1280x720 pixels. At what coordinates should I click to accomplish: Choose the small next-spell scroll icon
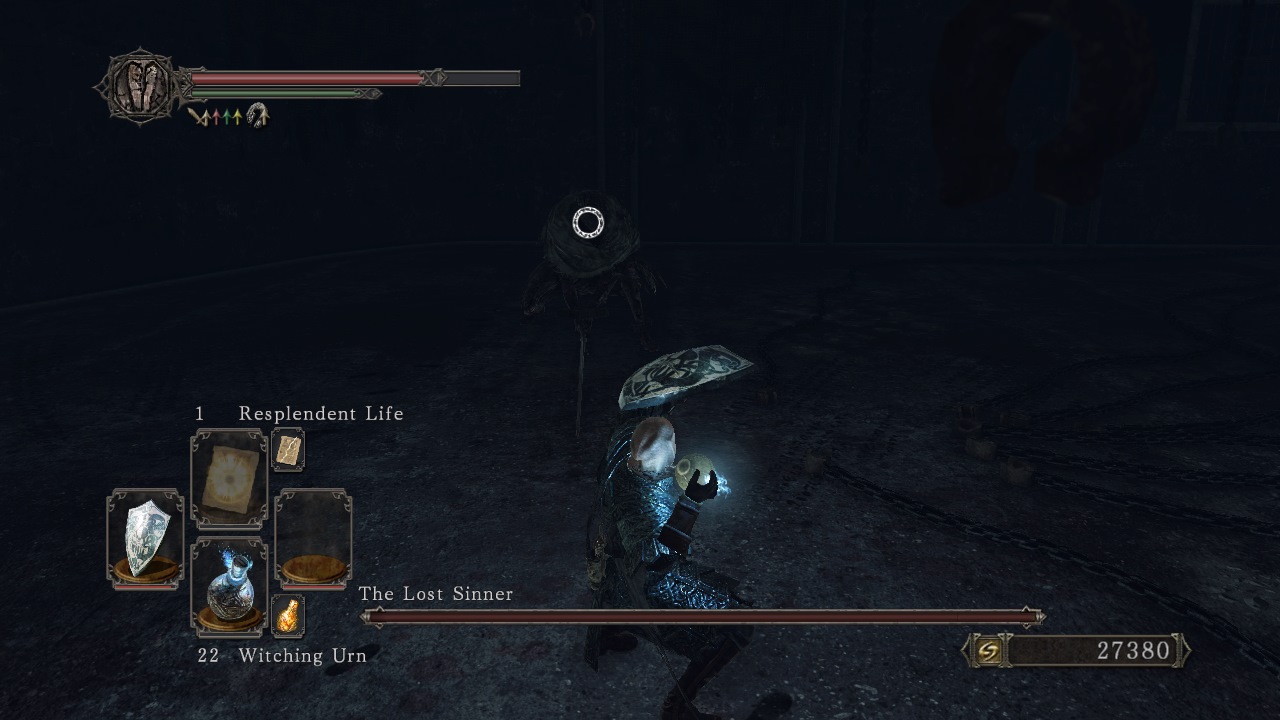tap(288, 450)
